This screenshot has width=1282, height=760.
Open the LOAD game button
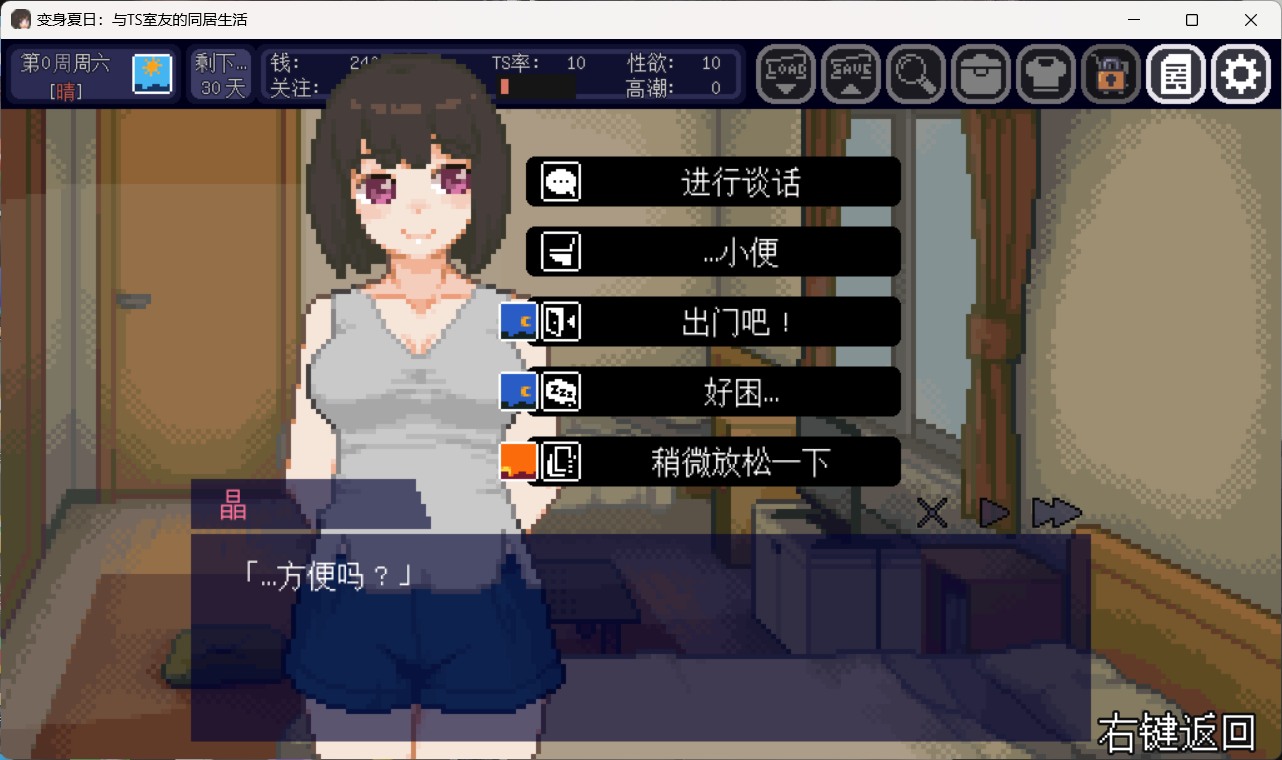(785, 74)
